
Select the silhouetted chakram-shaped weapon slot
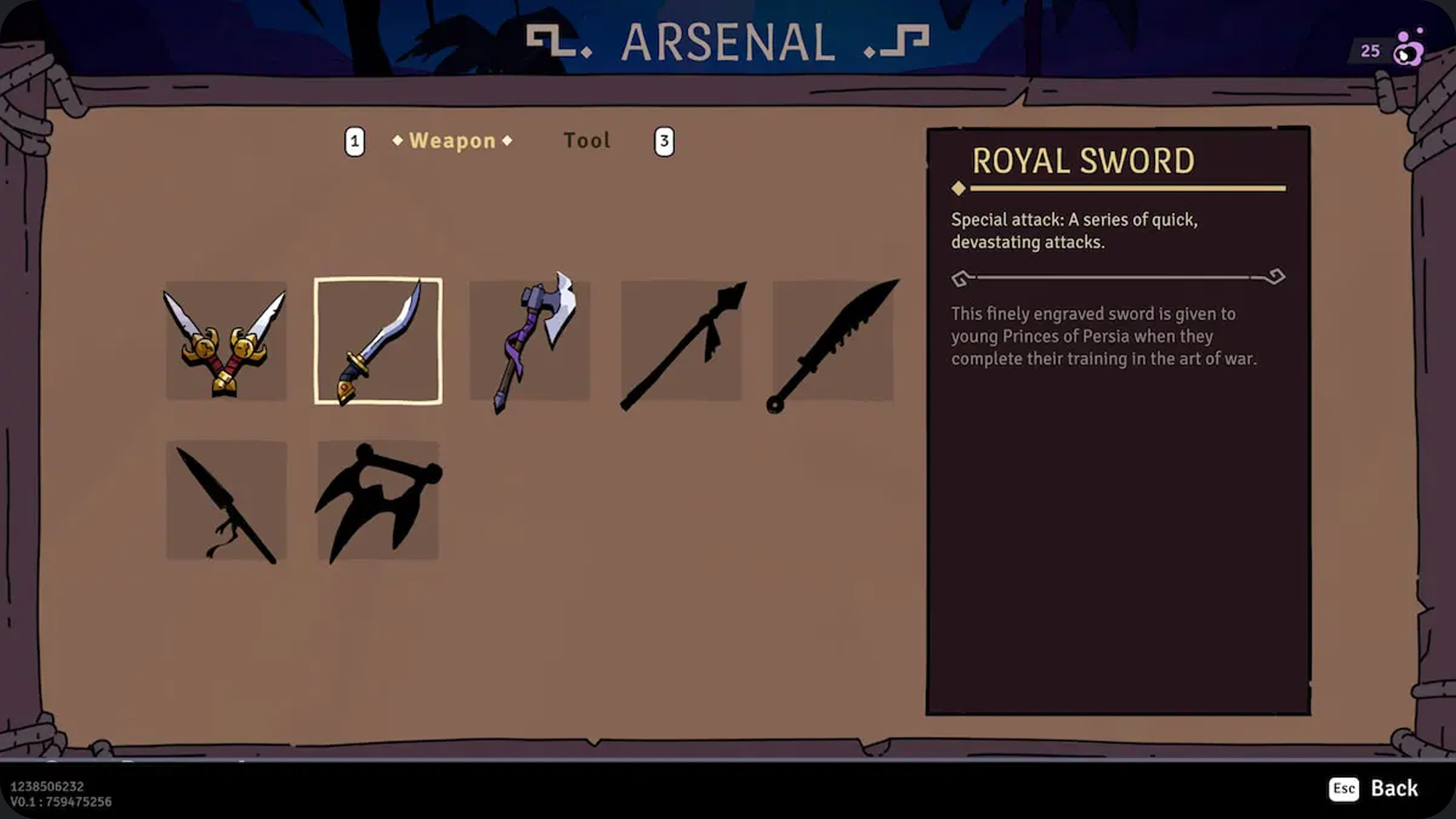(377, 500)
